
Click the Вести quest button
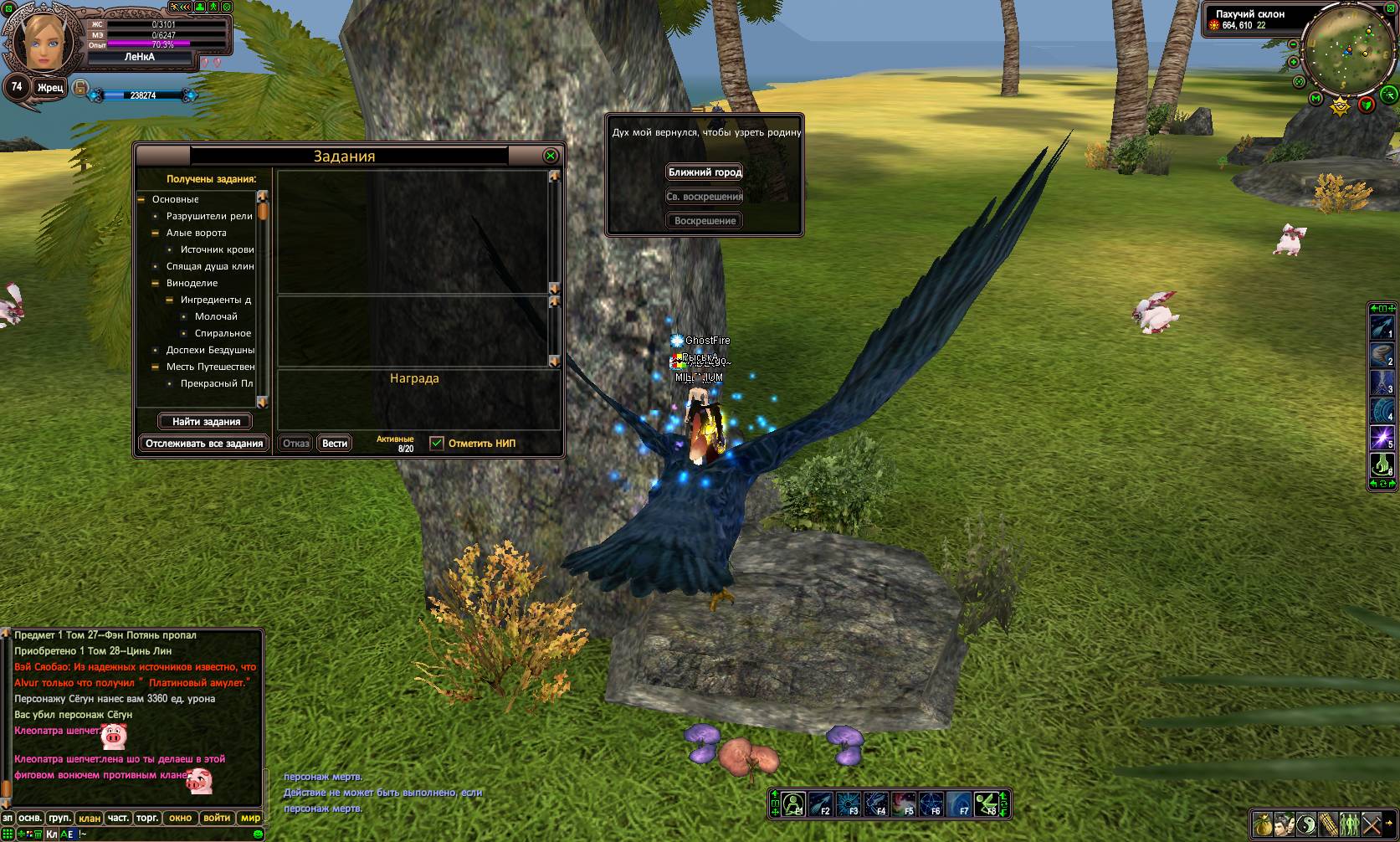point(335,444)
